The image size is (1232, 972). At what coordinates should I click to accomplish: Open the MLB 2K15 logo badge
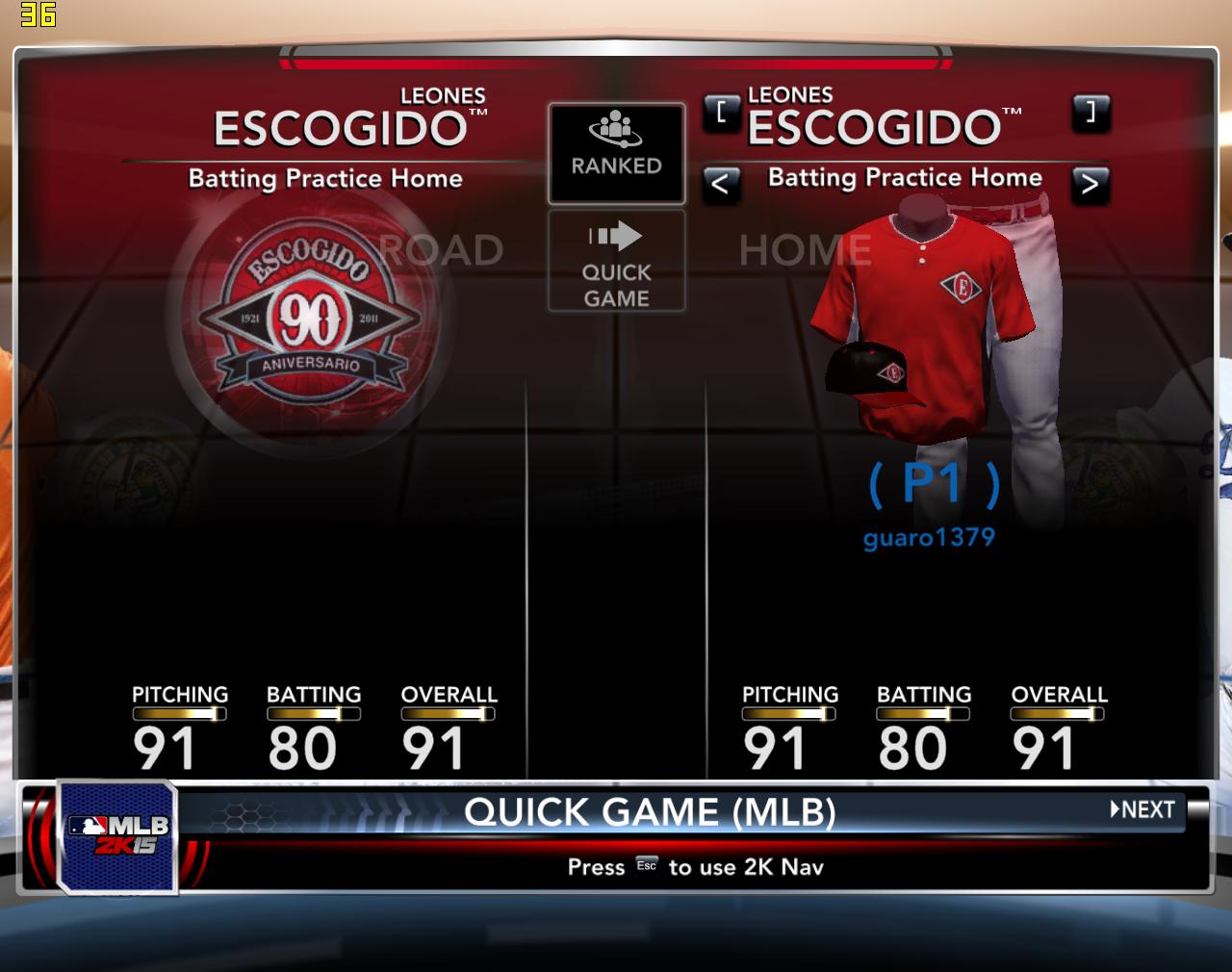coord(117,835)
